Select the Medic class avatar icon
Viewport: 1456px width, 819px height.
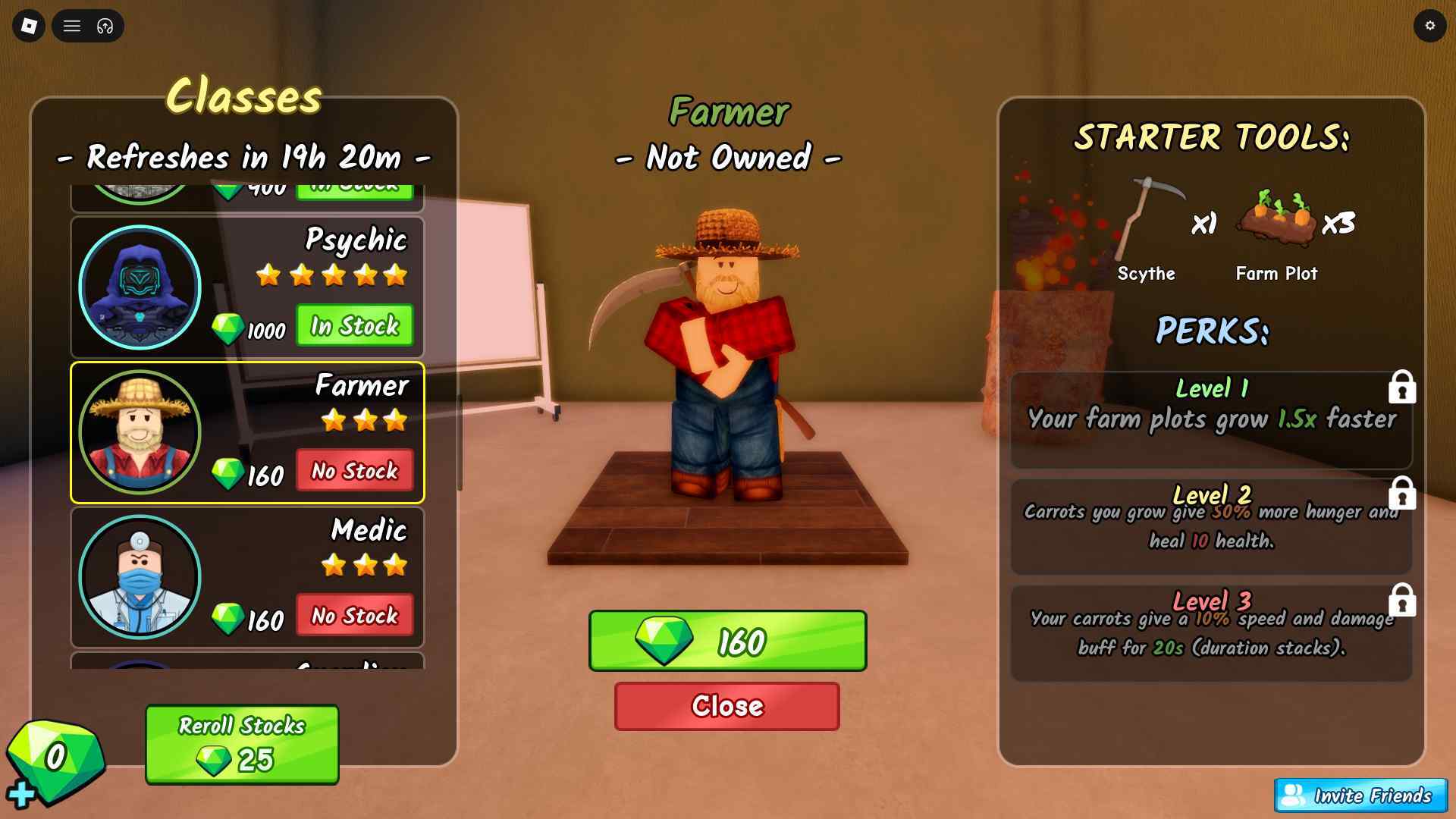(x=140, y=577)
